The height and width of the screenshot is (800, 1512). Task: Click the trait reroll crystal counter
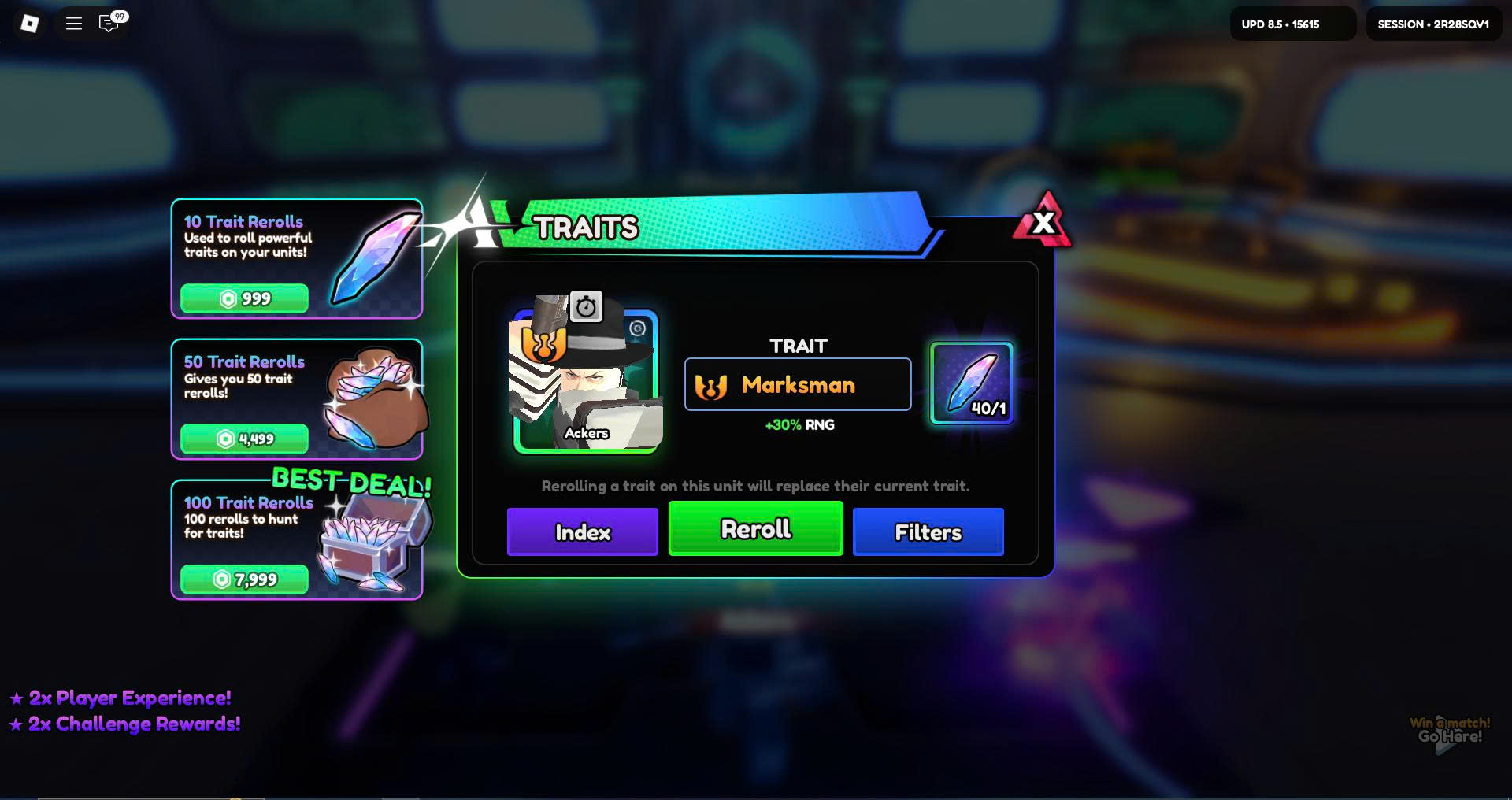[972, 383]
